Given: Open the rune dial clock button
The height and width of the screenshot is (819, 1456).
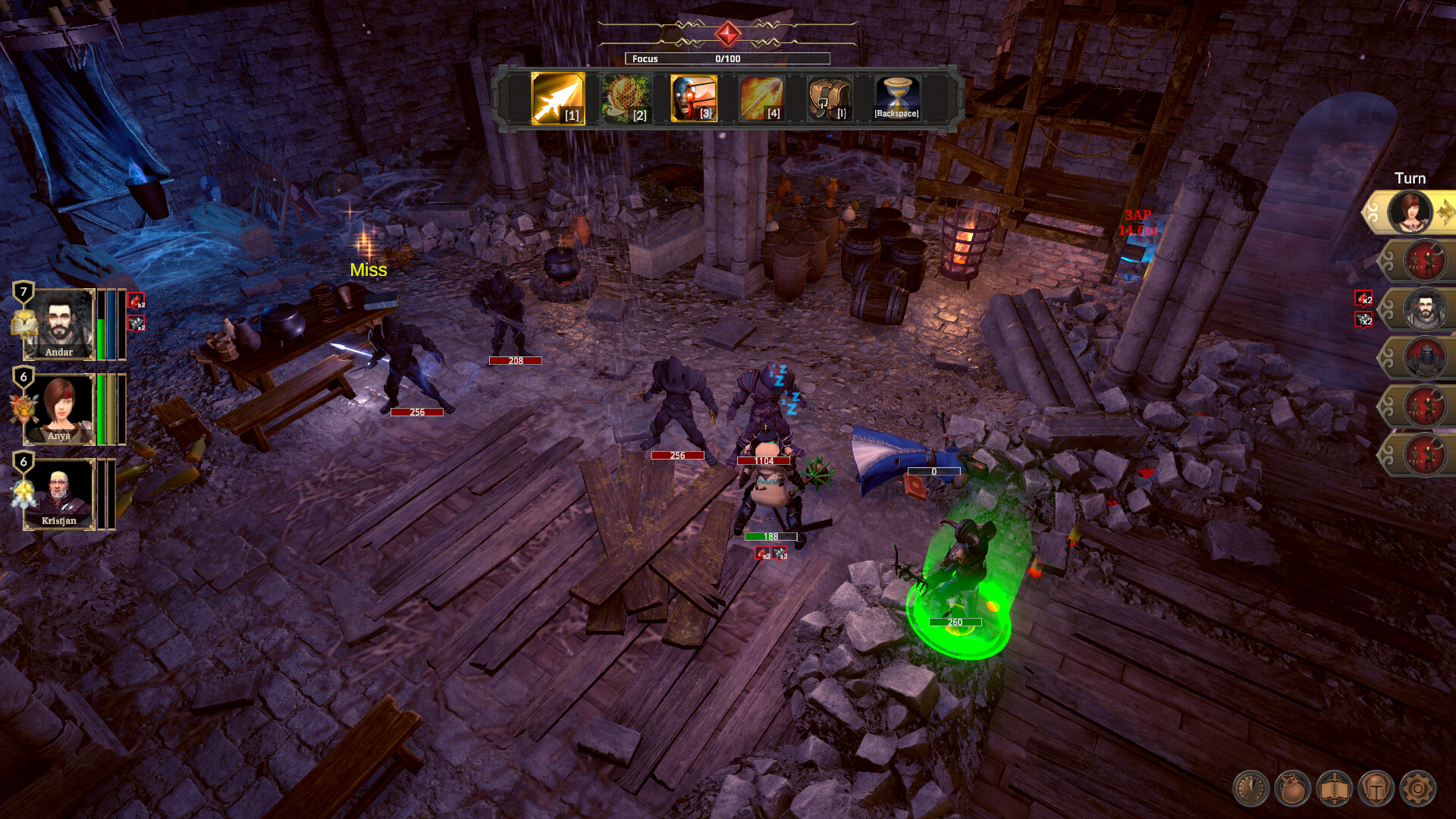Looking at the screenshot, I should (1250, 789).
